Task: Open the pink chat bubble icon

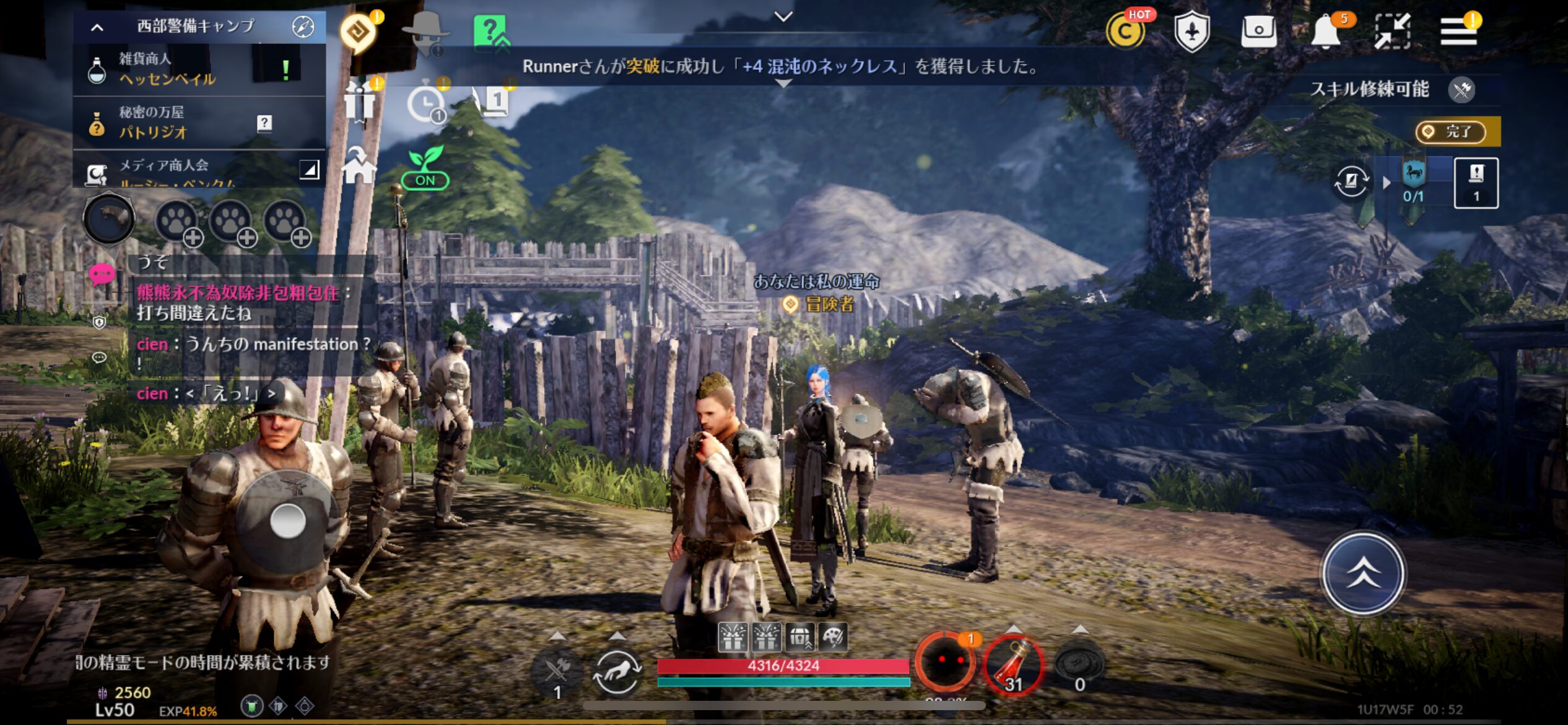Action: pyautogui.click(x=102, y=273)
